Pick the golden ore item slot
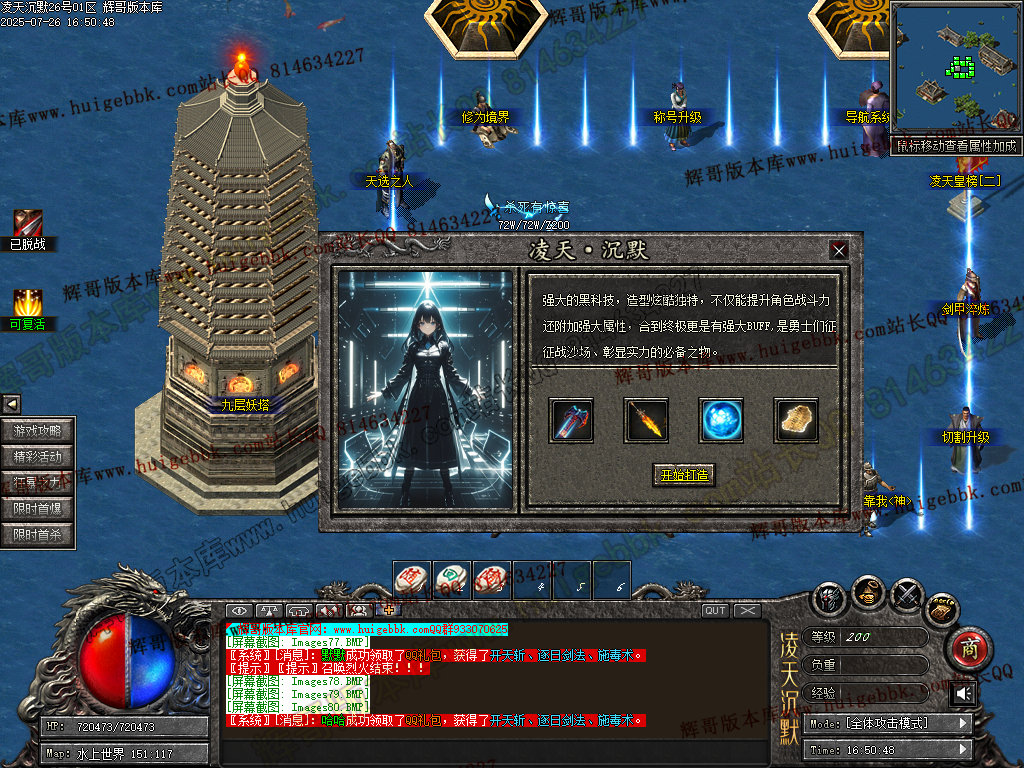 [x=796, y=420]
